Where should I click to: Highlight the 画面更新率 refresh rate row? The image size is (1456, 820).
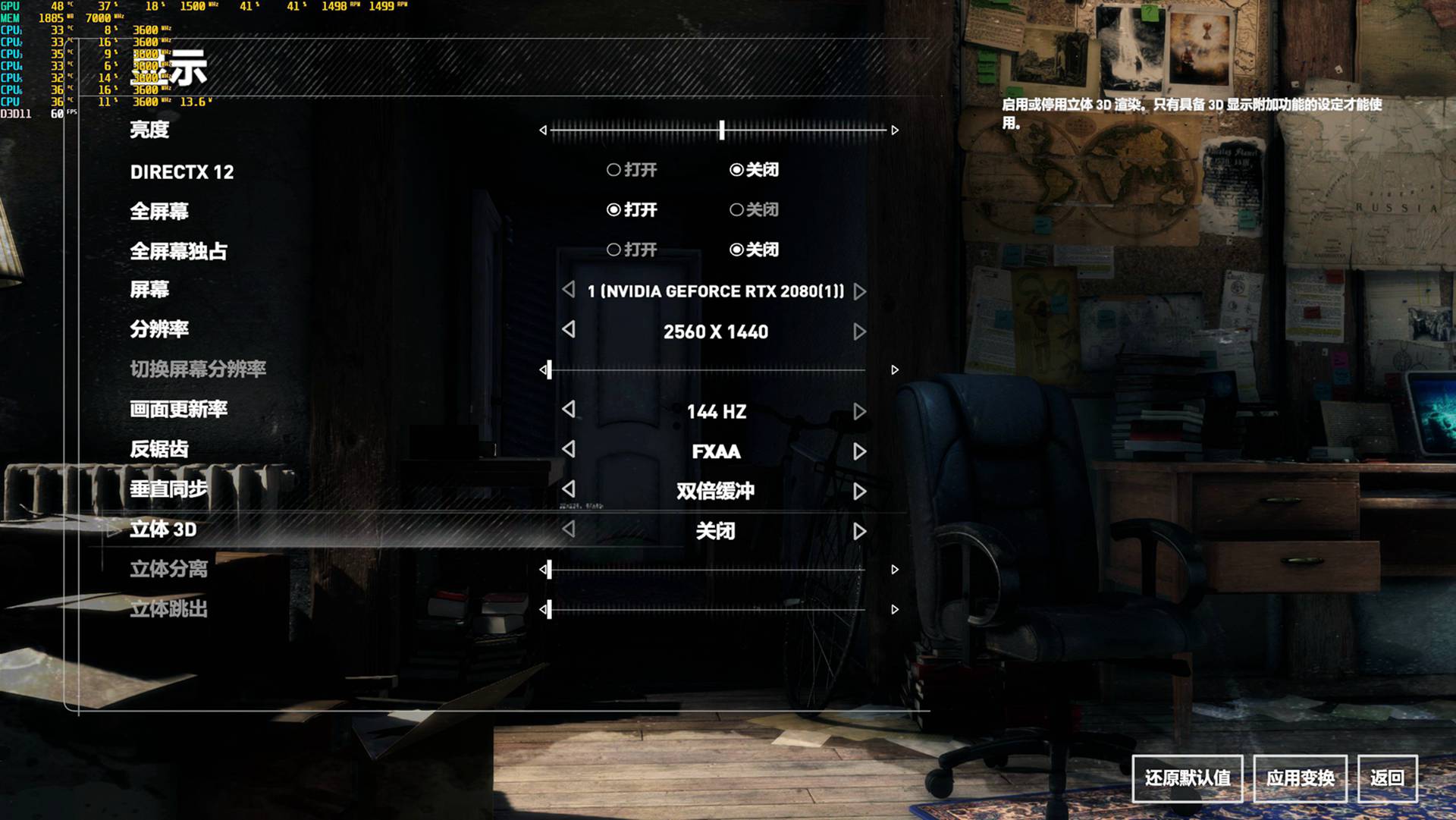(178, 410)
